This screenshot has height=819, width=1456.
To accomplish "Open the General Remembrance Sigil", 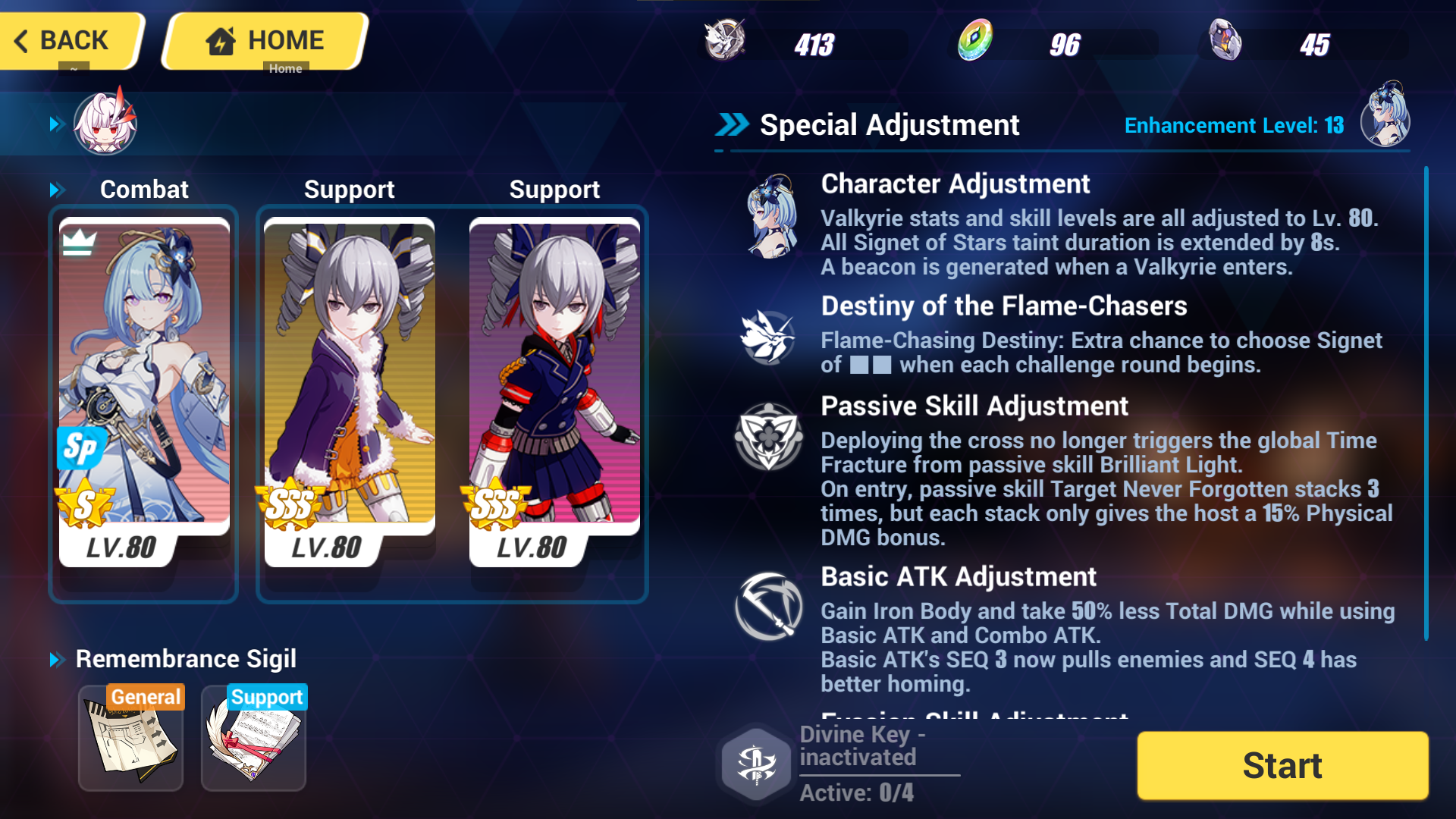I will point(130,737).
